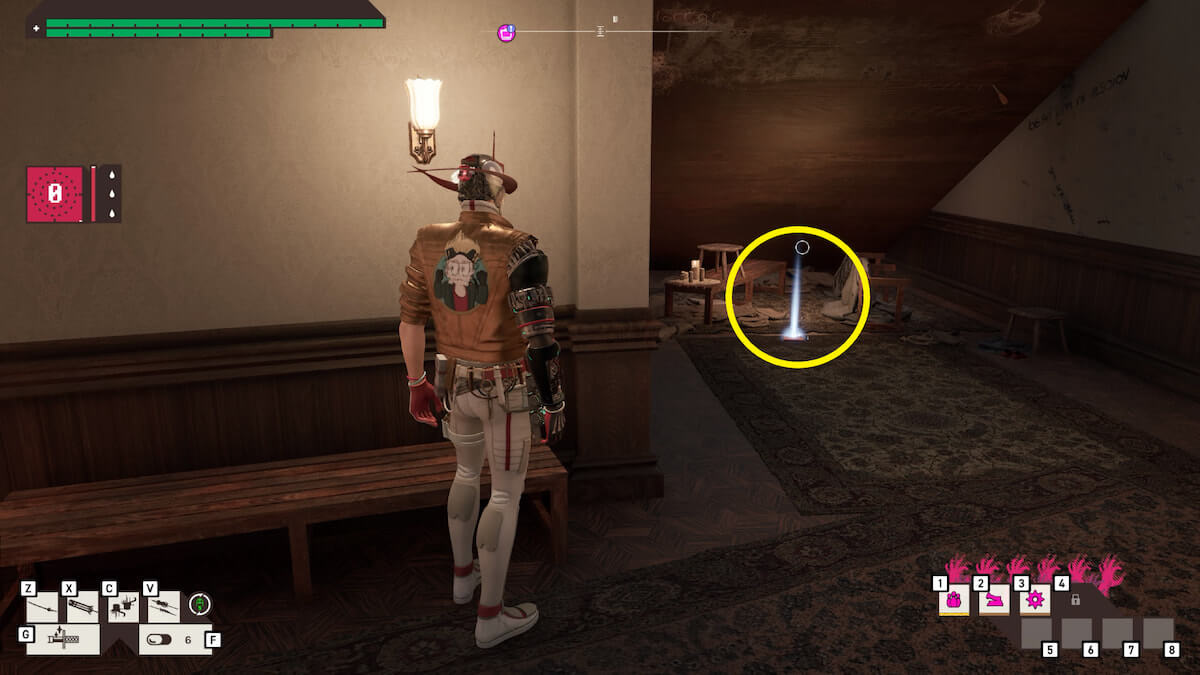The image size is (1200, 675).
Task: Choose the hanging vials slot marked C
Action: [123, 607]
